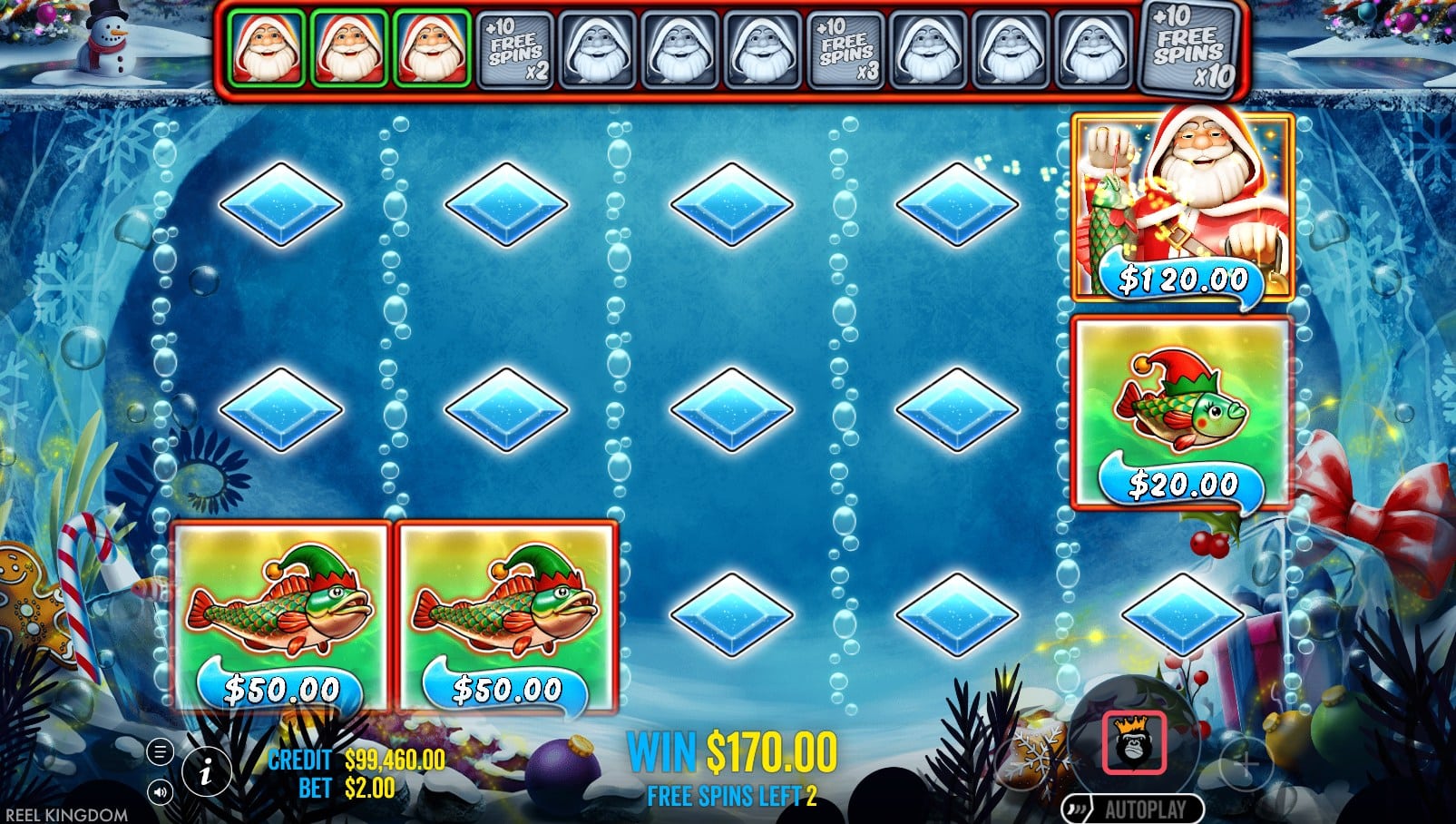Open the game info paytable
Image resolution: width=1456 pixels, height=824 pixels.
point(206,772)
